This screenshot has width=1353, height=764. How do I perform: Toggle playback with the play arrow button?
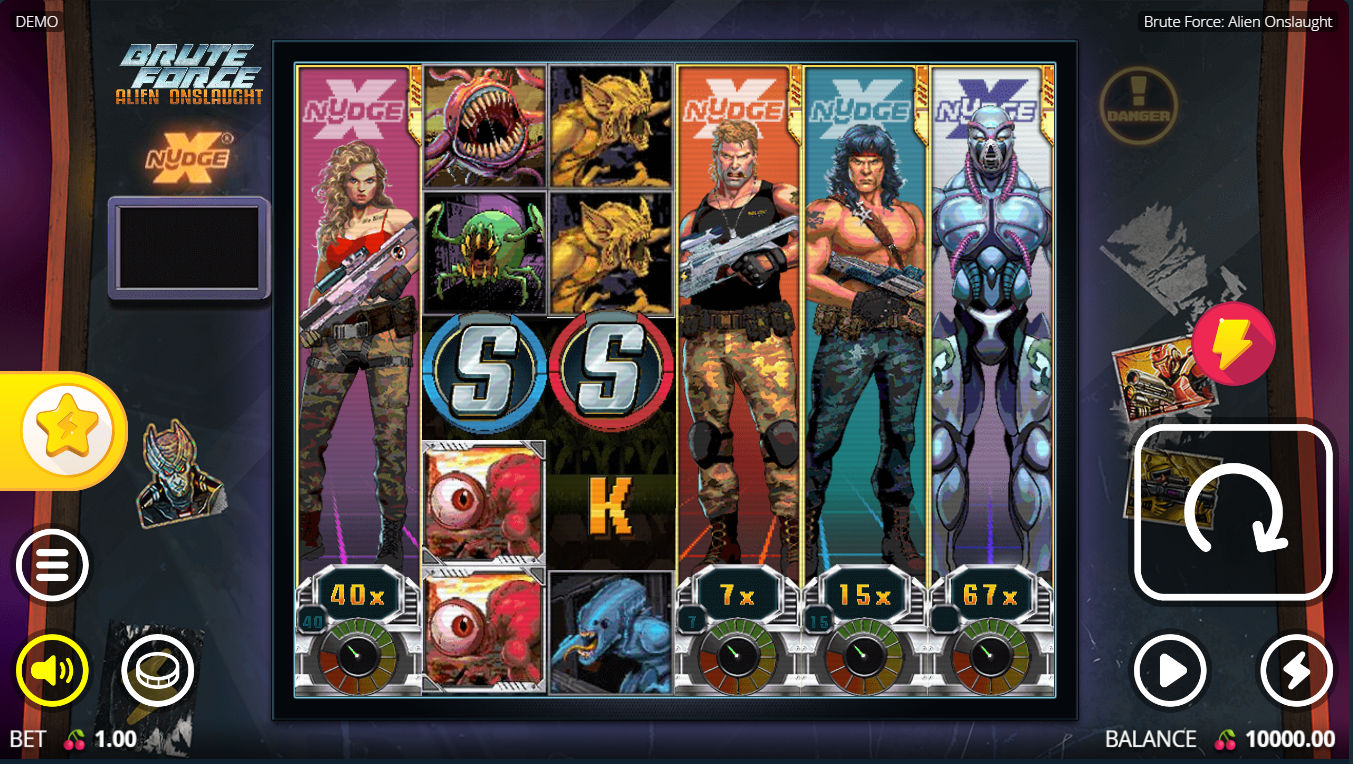[x=1169, y=670]
